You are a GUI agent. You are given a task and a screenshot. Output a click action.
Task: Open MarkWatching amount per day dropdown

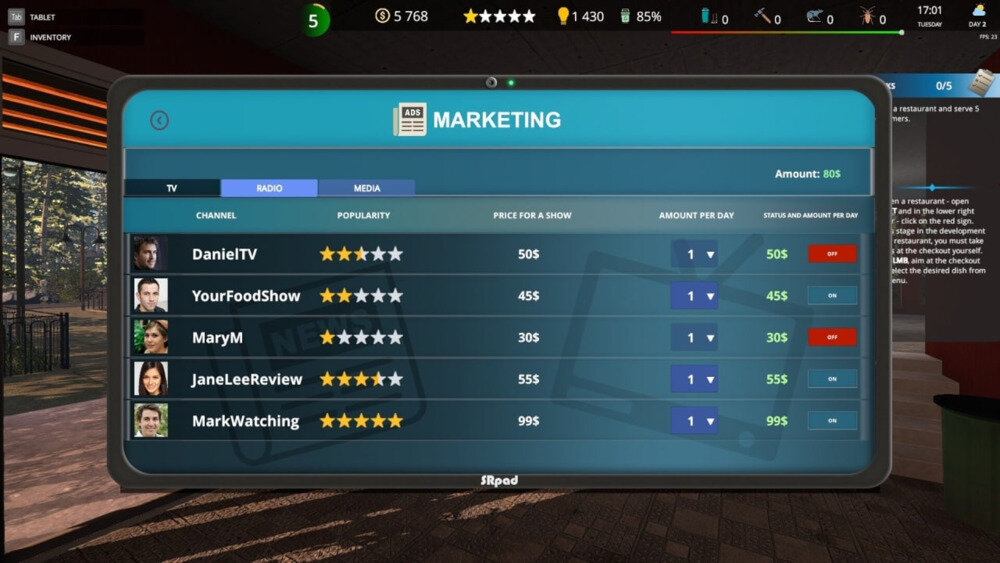coord(694,421)
